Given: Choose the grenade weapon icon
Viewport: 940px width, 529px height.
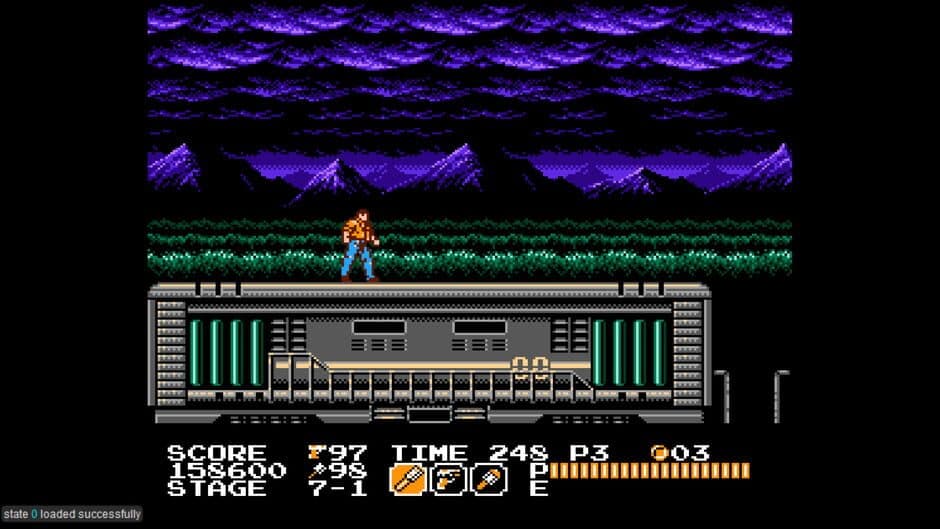Looking at the screenshot, I should click(x=489, y=480).
